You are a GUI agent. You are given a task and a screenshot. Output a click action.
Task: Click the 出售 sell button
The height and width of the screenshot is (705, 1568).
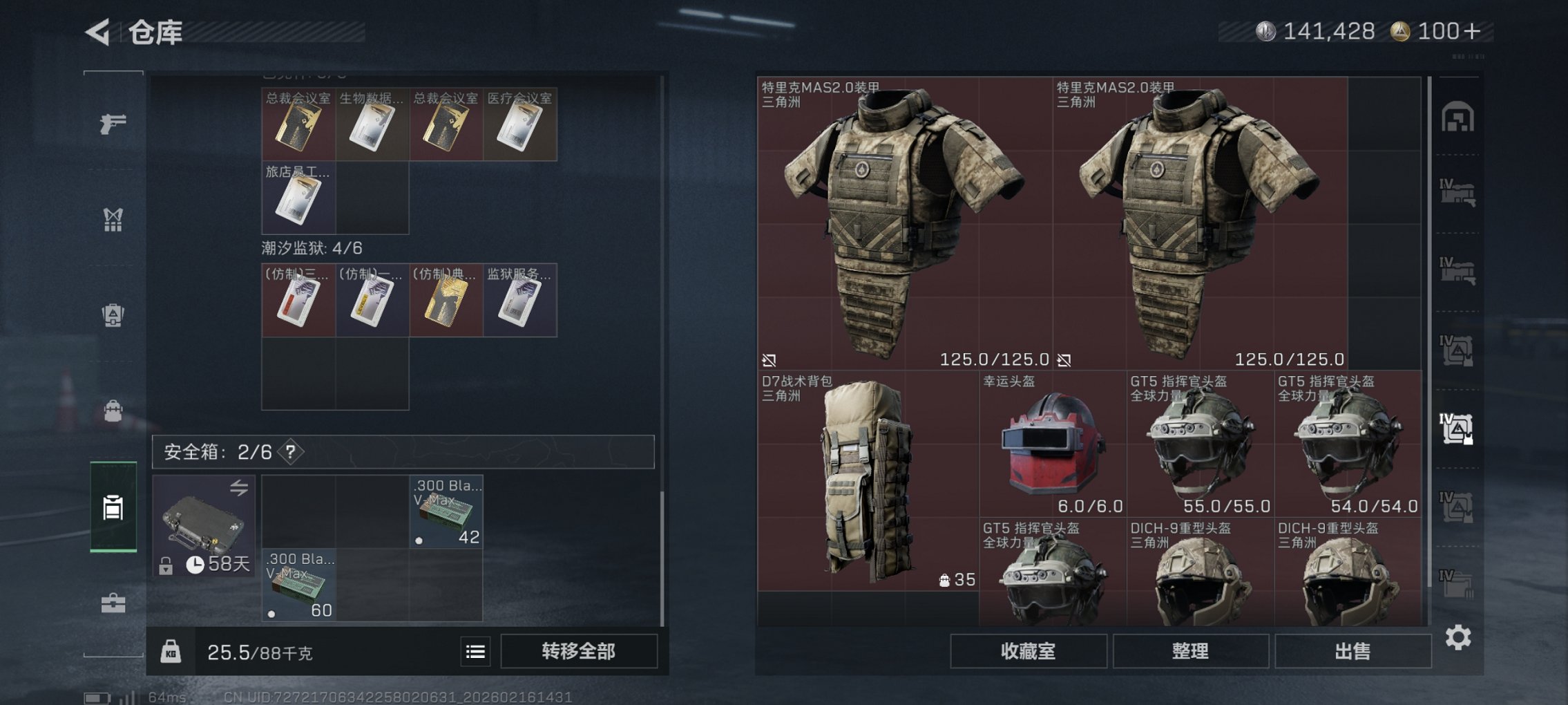click(1352, 652)
